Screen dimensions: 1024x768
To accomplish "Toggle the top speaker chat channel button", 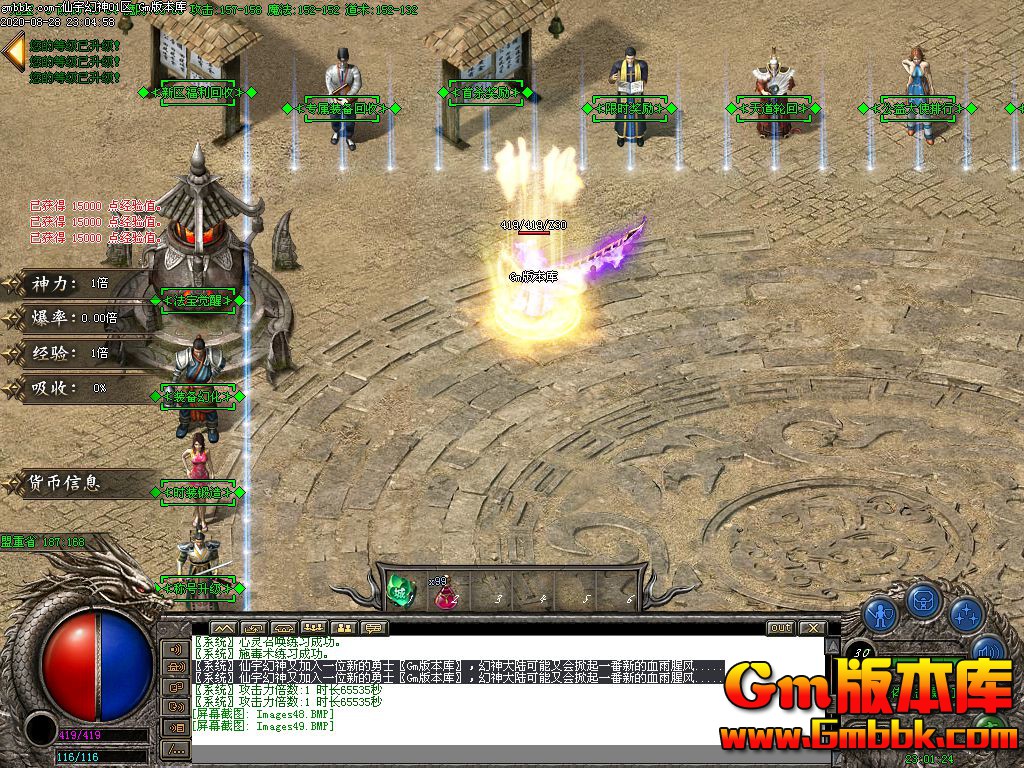I will [176, 648].
